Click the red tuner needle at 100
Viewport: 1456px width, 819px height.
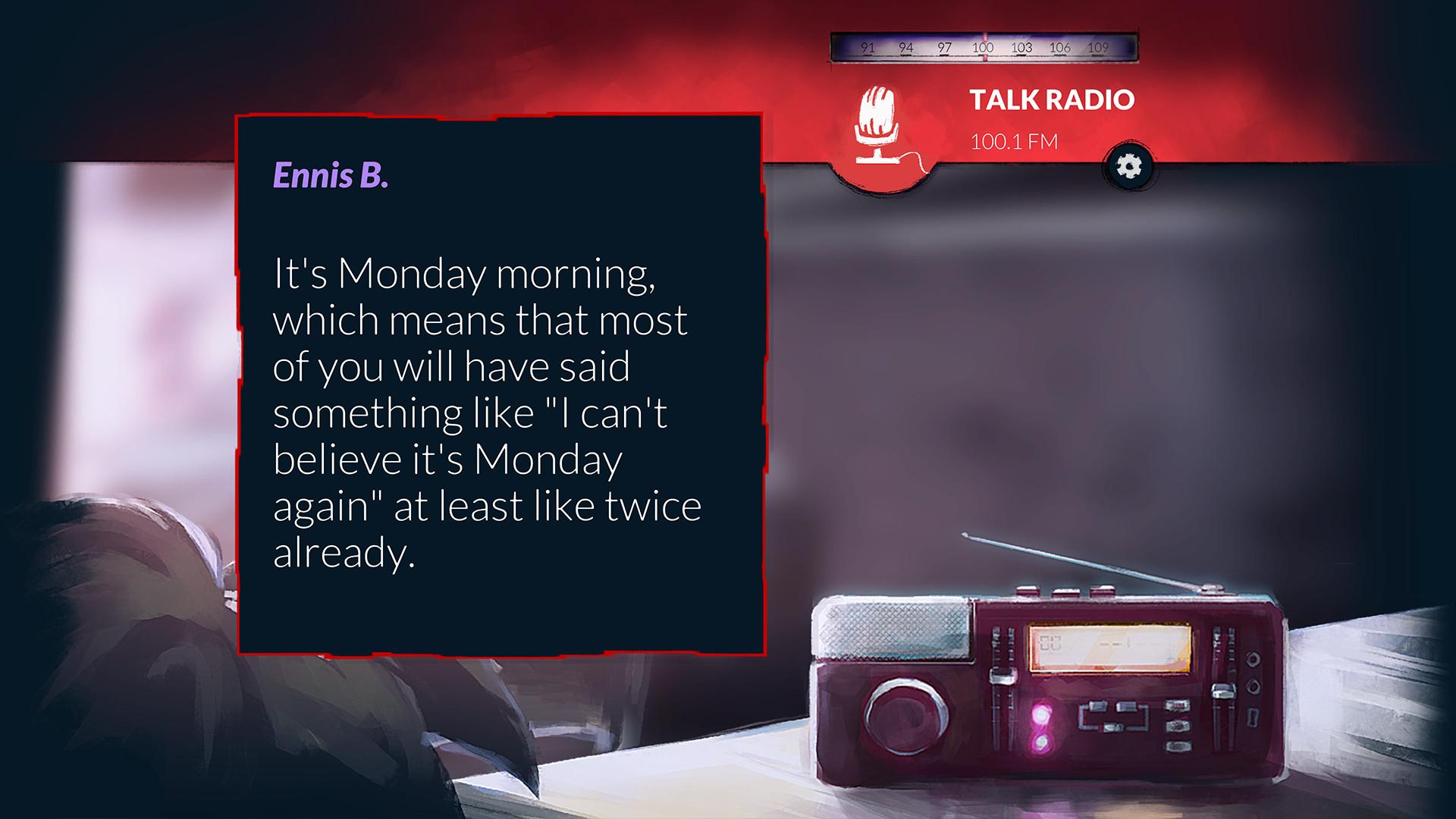pyautogui.click(x=984, y=45)
